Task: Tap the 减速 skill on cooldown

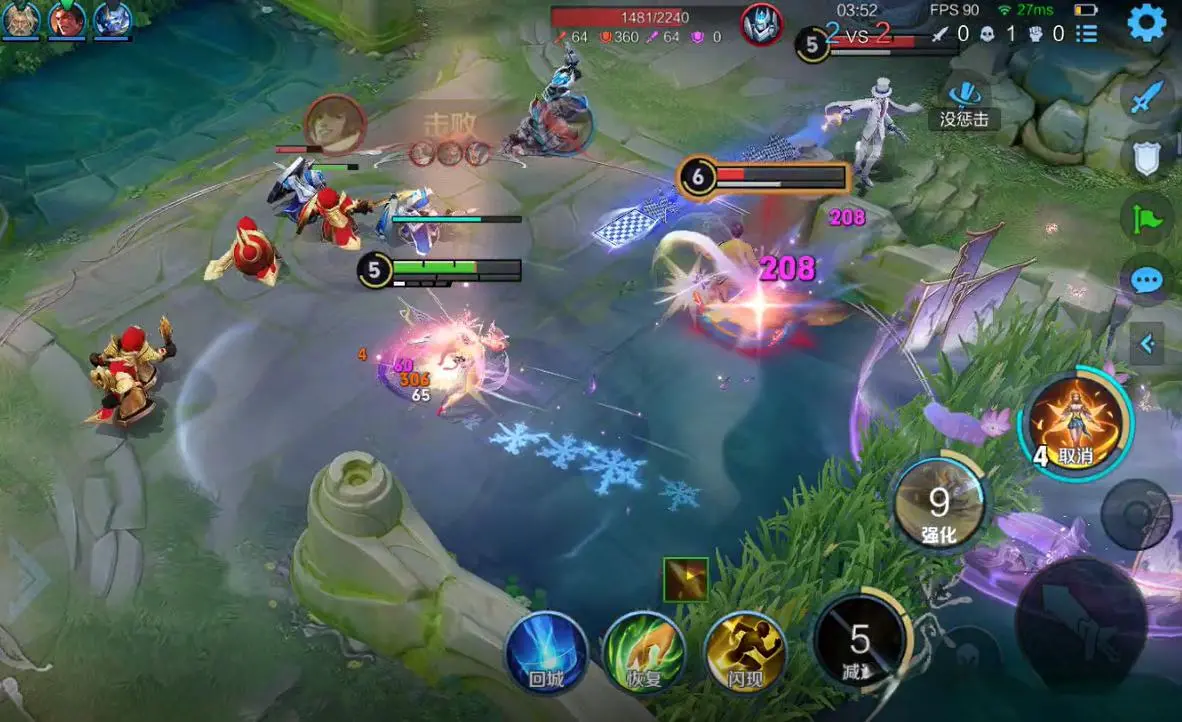Action: pyautogui.click(x=860, y=642)
